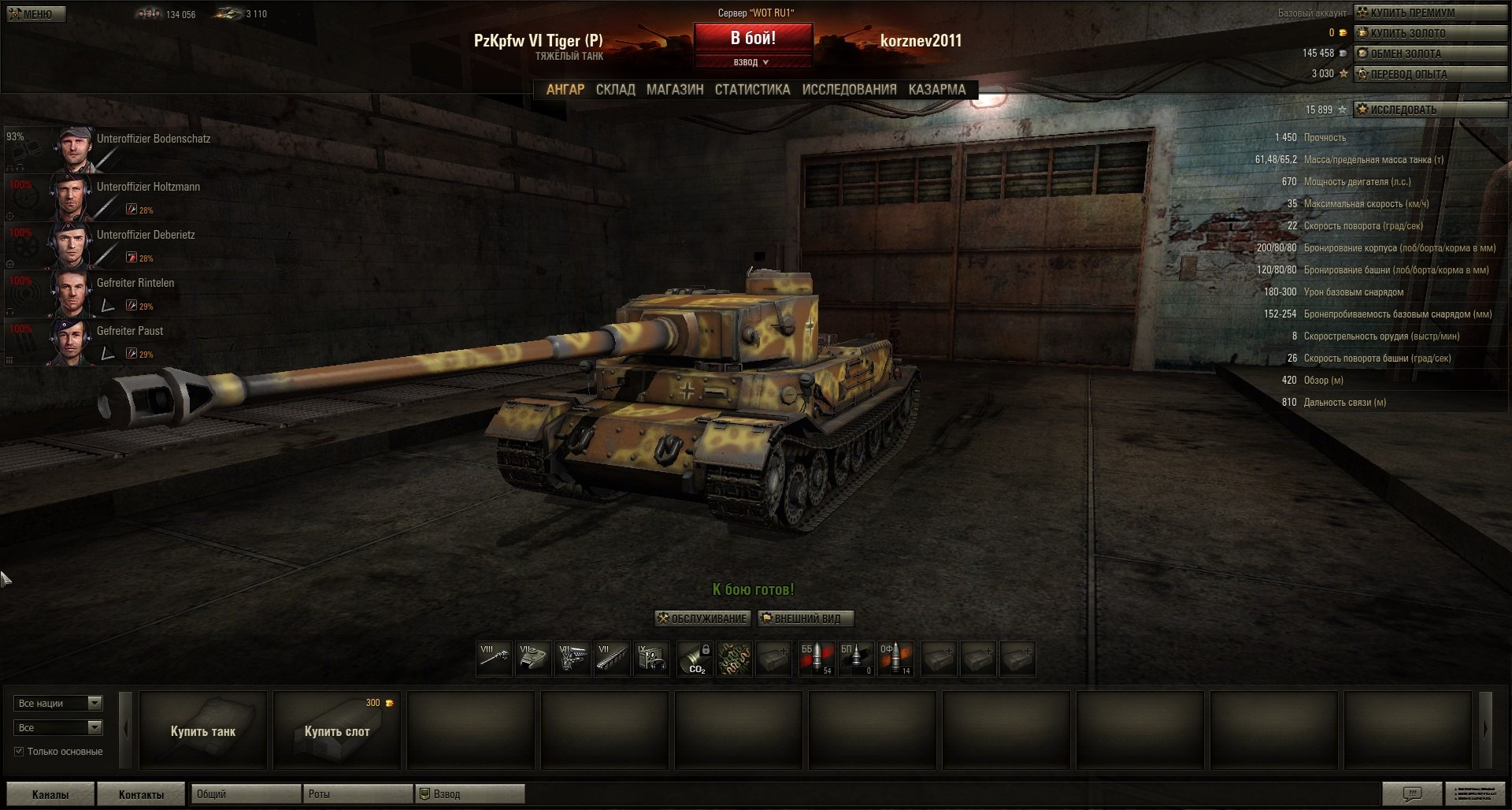The image size is (1512, 810).
Task: Open ПЕРЕВОД ОПЫТА button
Action: click(x=1429, y=74)
